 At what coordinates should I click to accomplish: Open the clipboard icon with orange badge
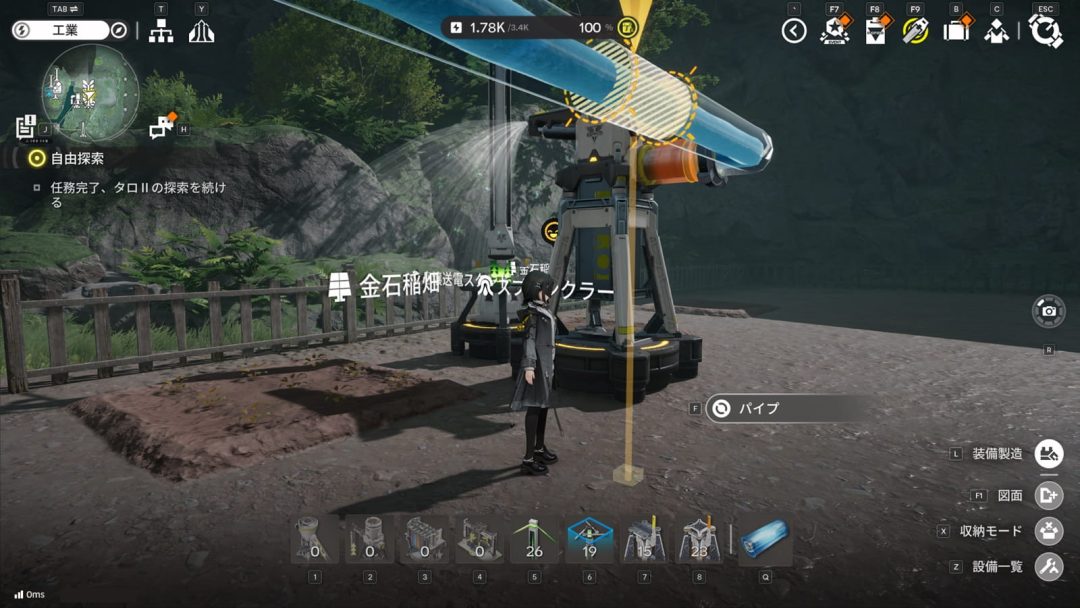tap(874, 31)
